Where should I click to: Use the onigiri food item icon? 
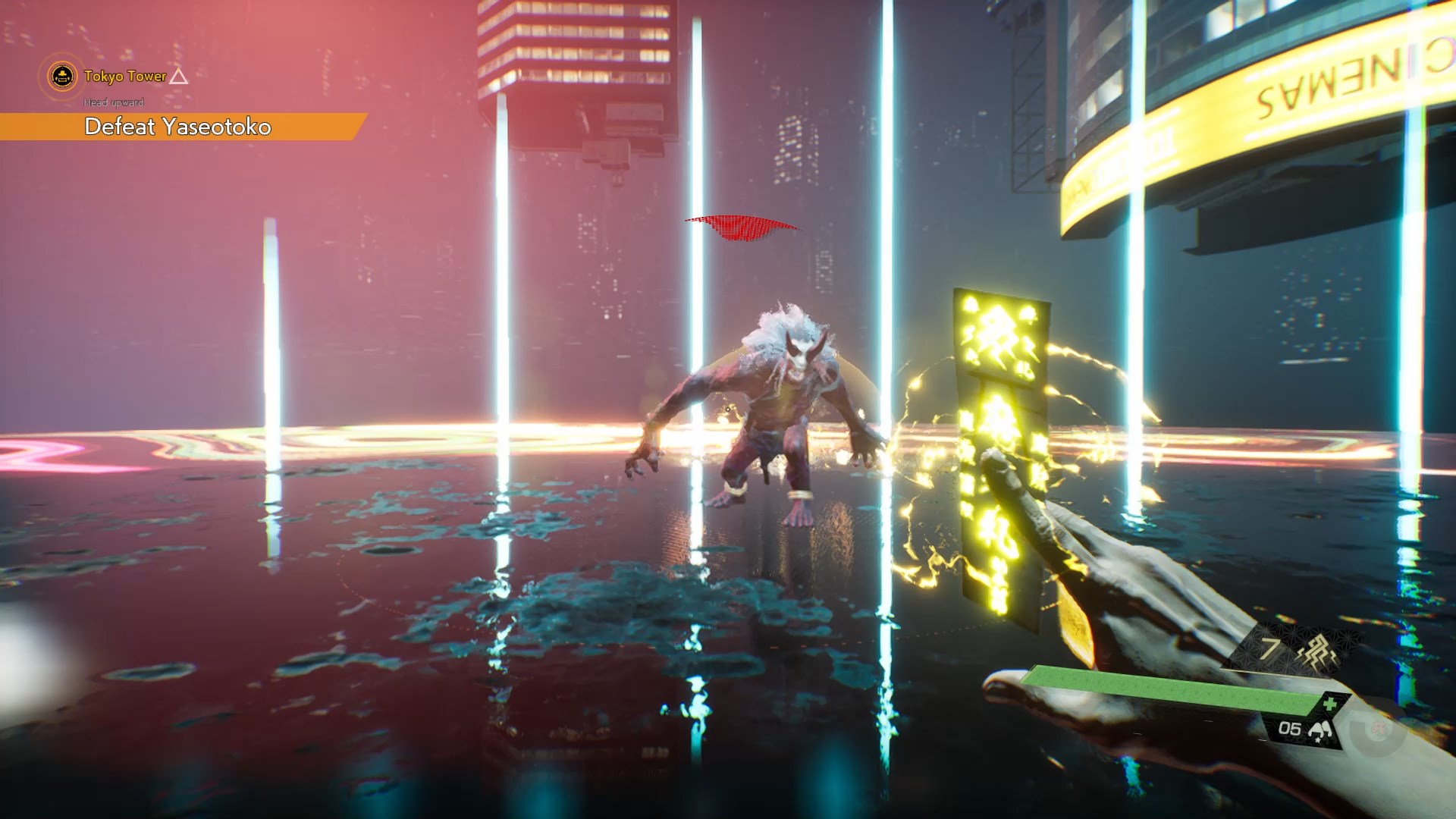(x=1320, y=730)
